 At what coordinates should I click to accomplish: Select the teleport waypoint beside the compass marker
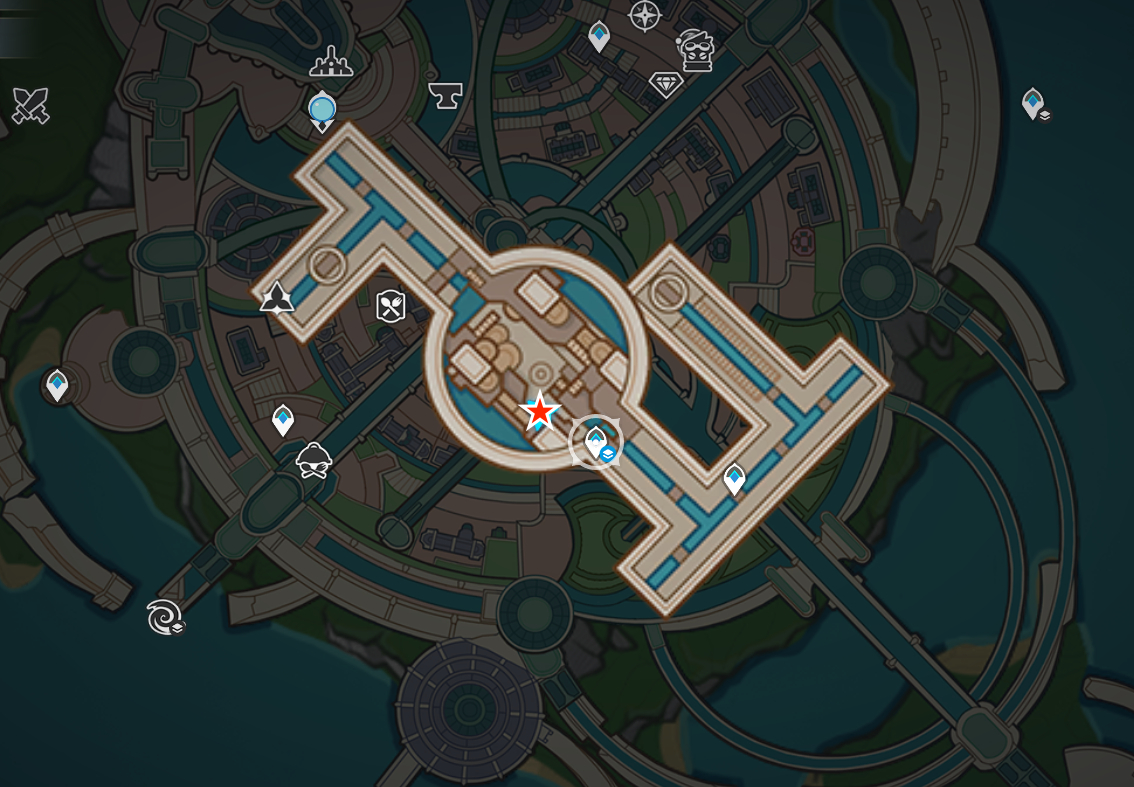599,37
